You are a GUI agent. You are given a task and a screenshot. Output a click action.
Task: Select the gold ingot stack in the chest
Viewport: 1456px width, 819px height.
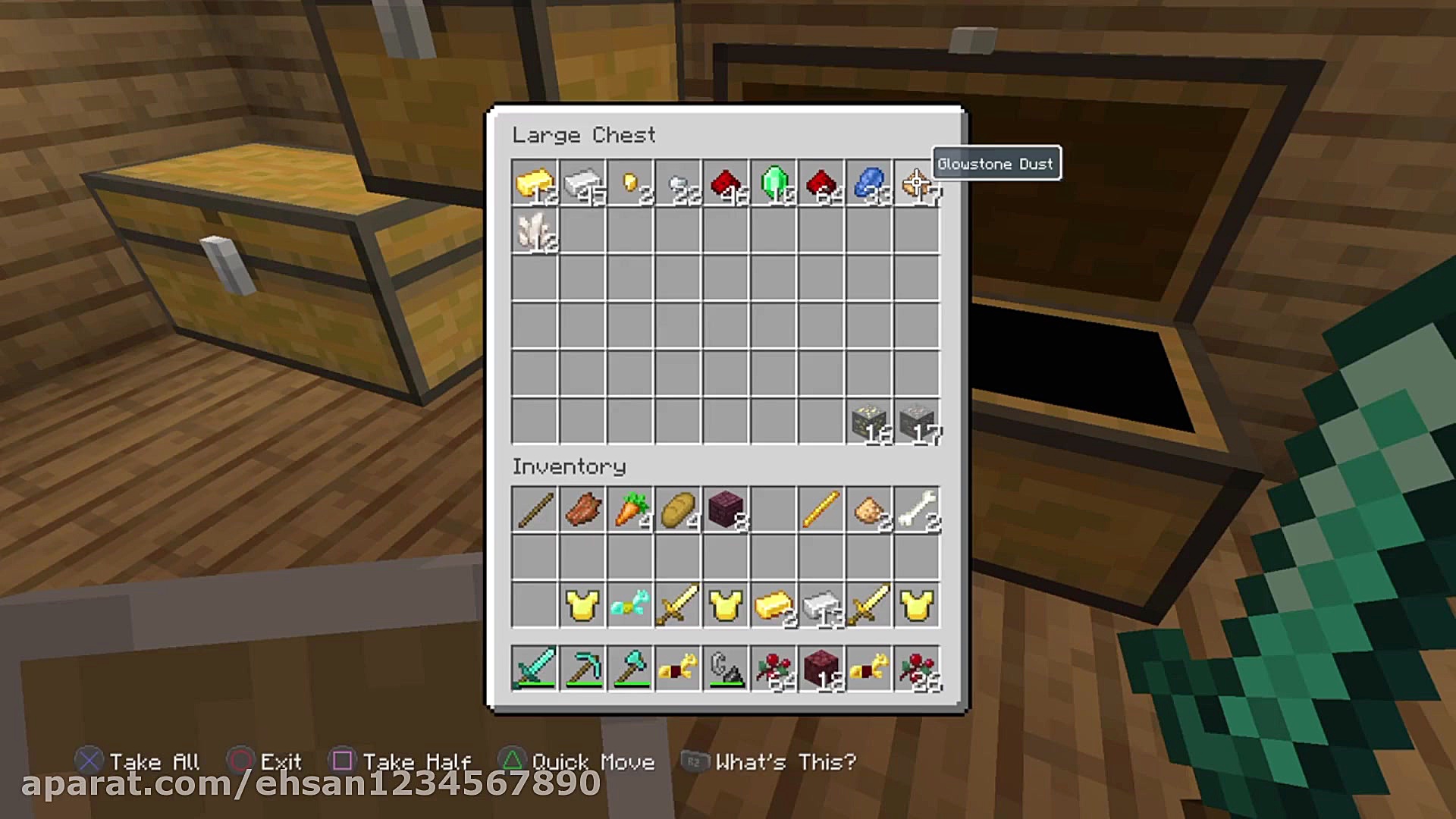[535, 184]
